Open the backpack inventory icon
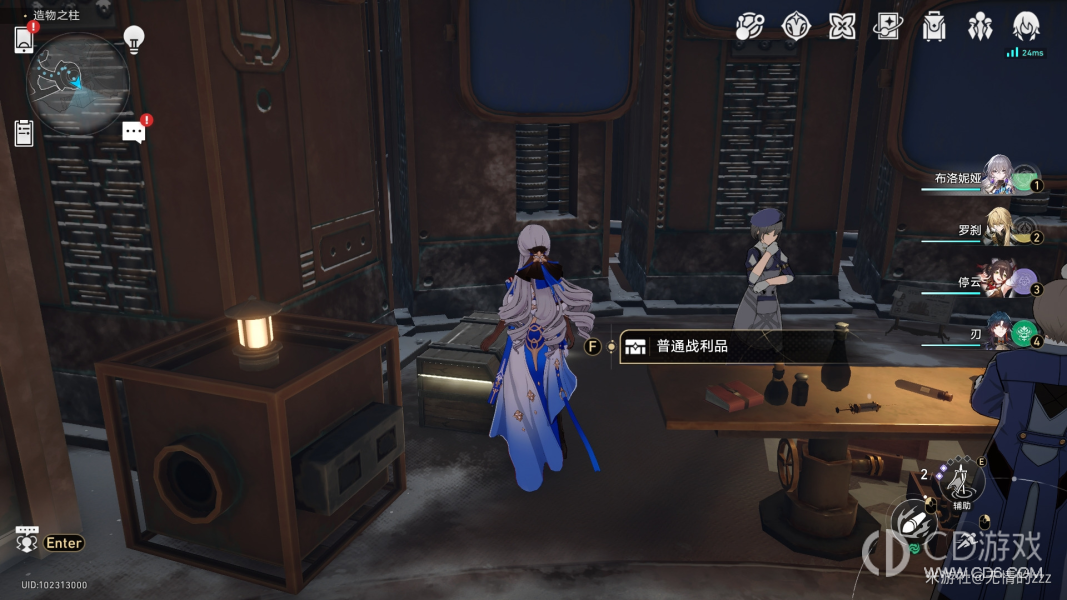 coord(934,27)
